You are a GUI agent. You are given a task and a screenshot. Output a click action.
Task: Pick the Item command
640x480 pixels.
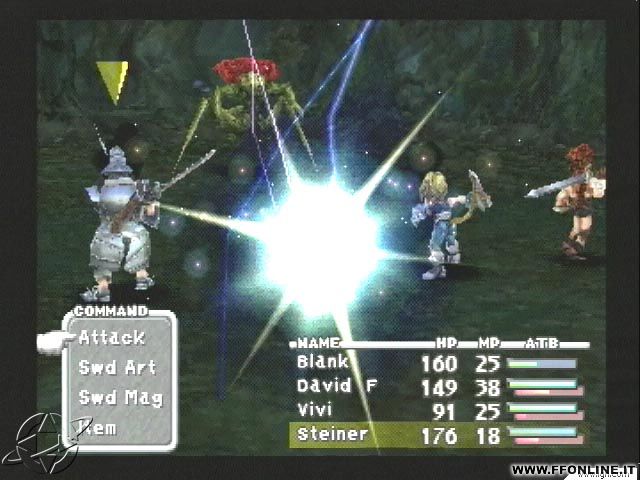100,428
